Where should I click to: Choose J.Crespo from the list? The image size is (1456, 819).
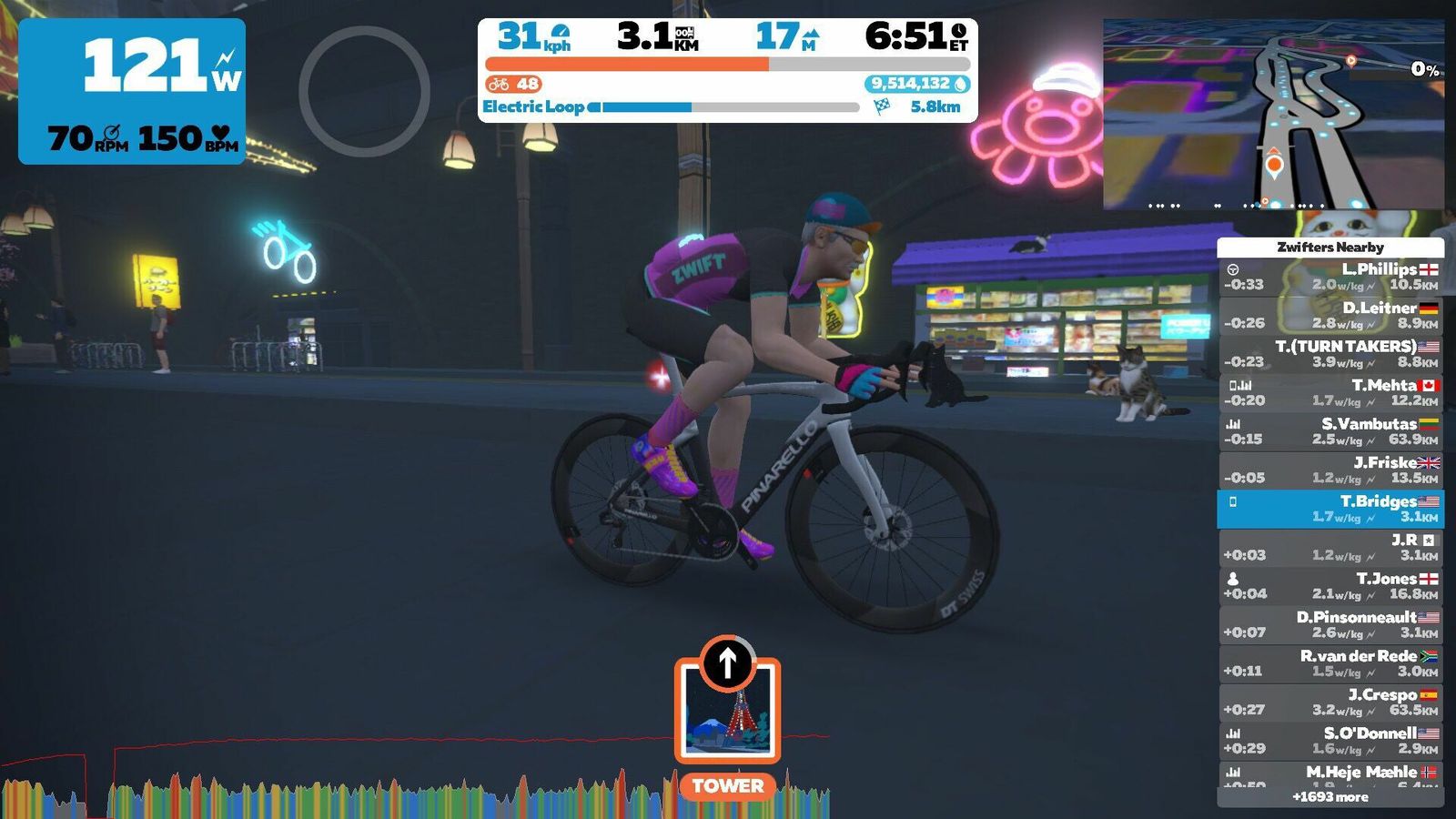click(x=1330, y=702)
